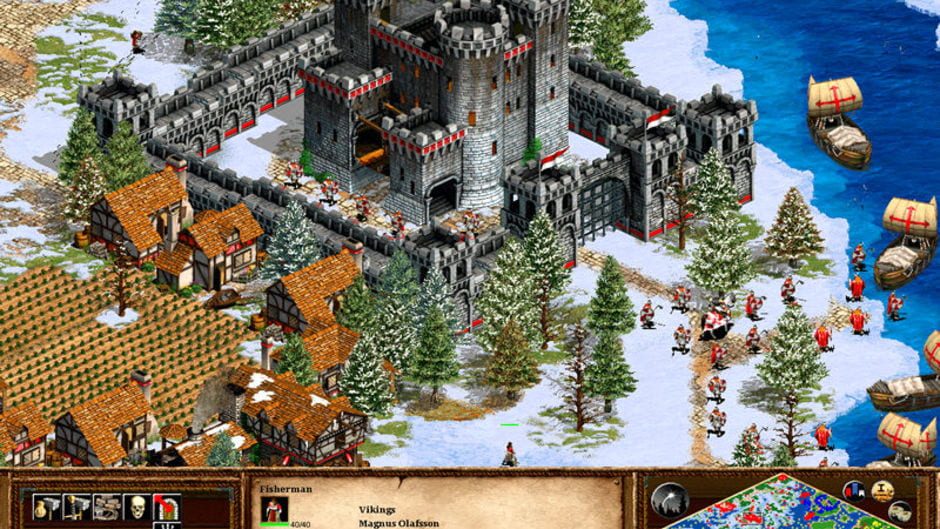This screenshot has width=940, height=529.
Task: Click the pale round button beside the minimap
Action: [x=899, y=511]
